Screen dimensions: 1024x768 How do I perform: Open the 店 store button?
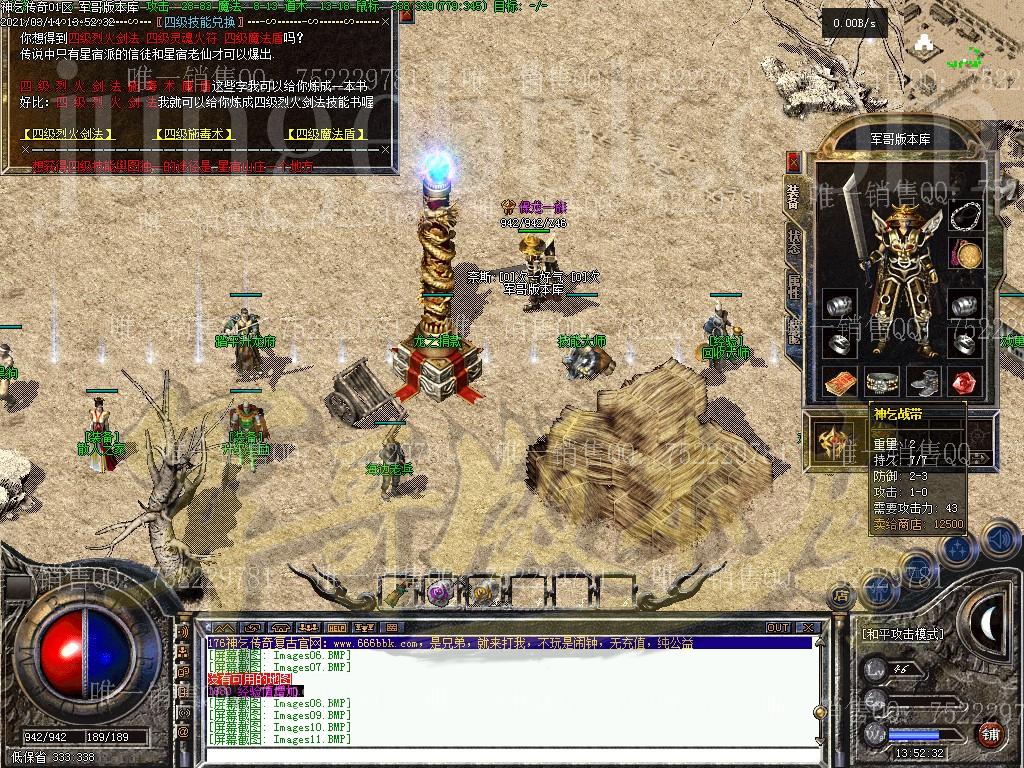841,595
